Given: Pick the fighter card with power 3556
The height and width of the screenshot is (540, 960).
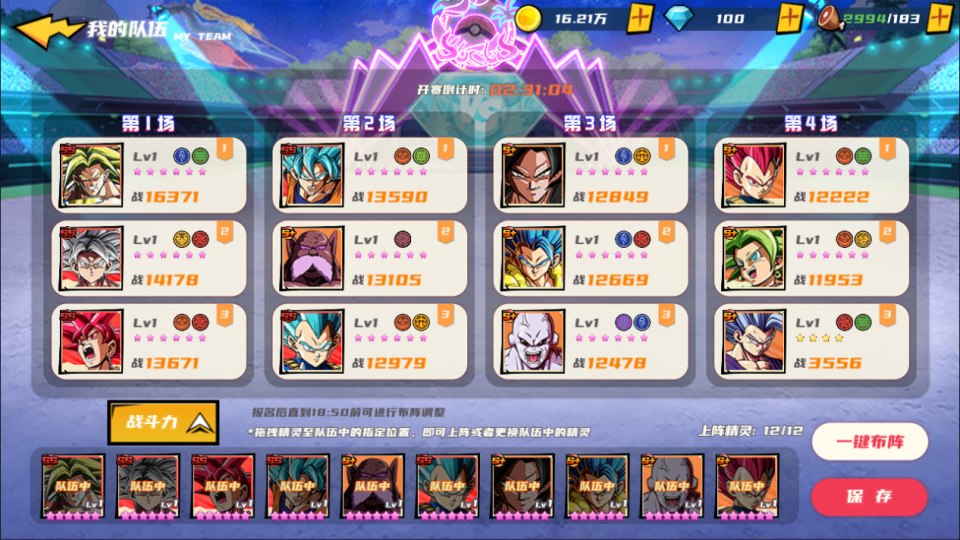Looking at the screenshot, I should 810,342.
